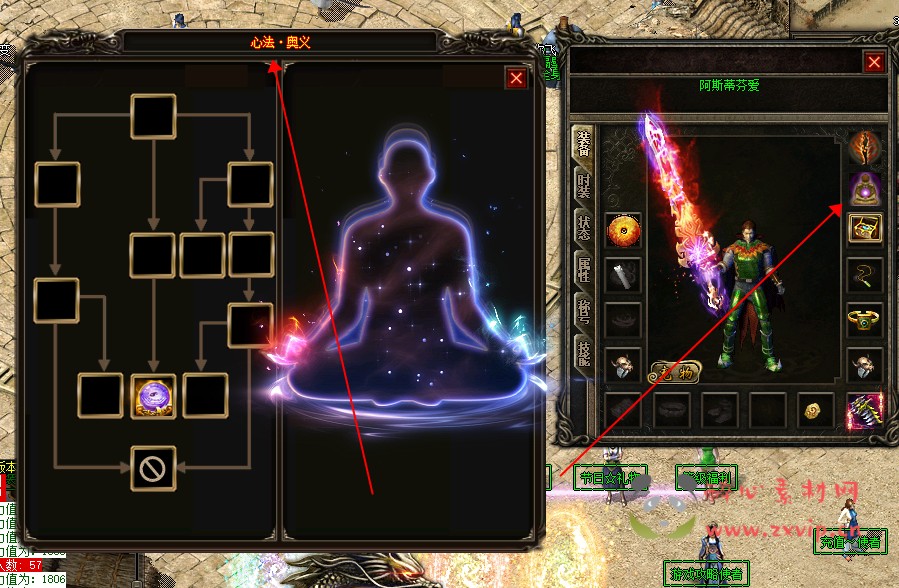Open the 称号 titles tab
Viewport: 899px width, 588px height.
(583, 311)
